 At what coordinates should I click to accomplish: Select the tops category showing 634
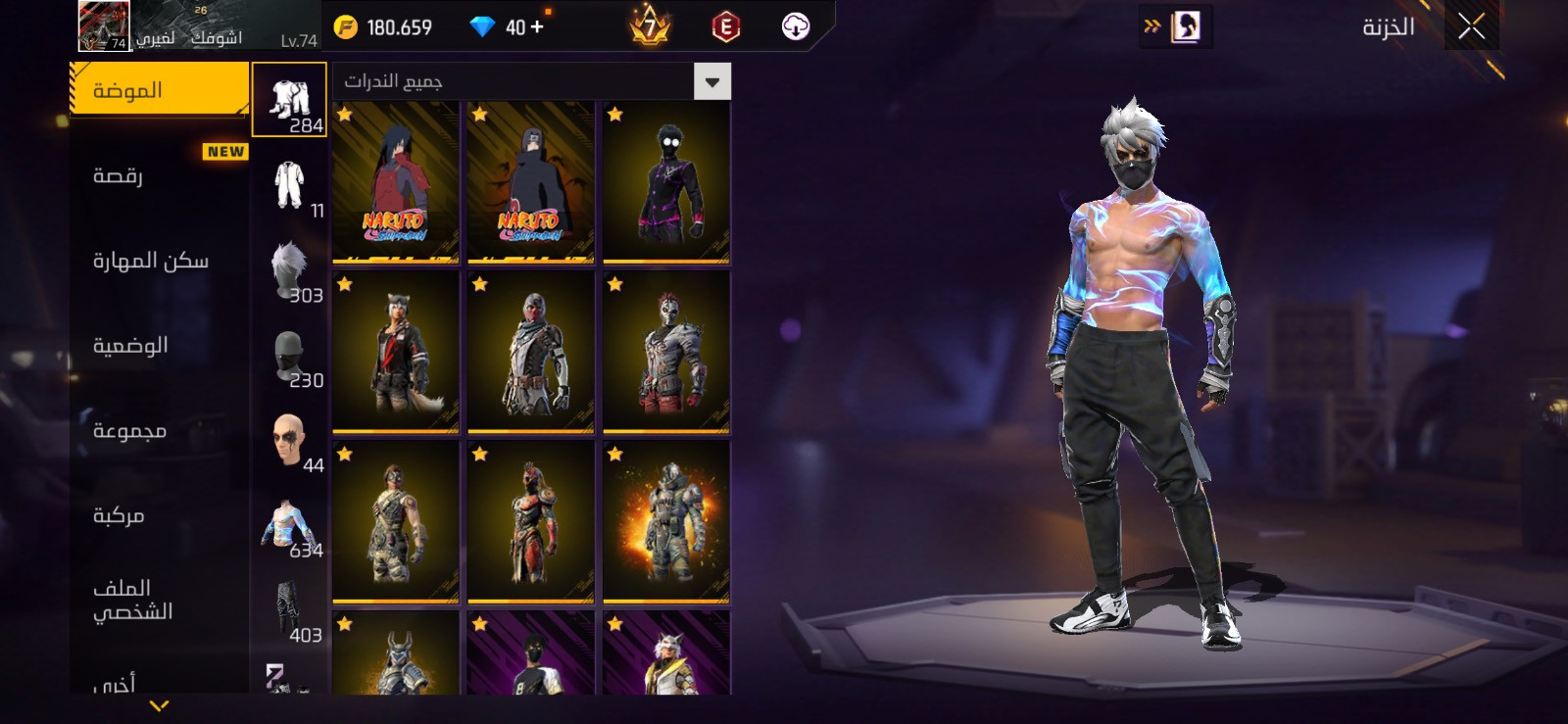click(x=289, y=525)
